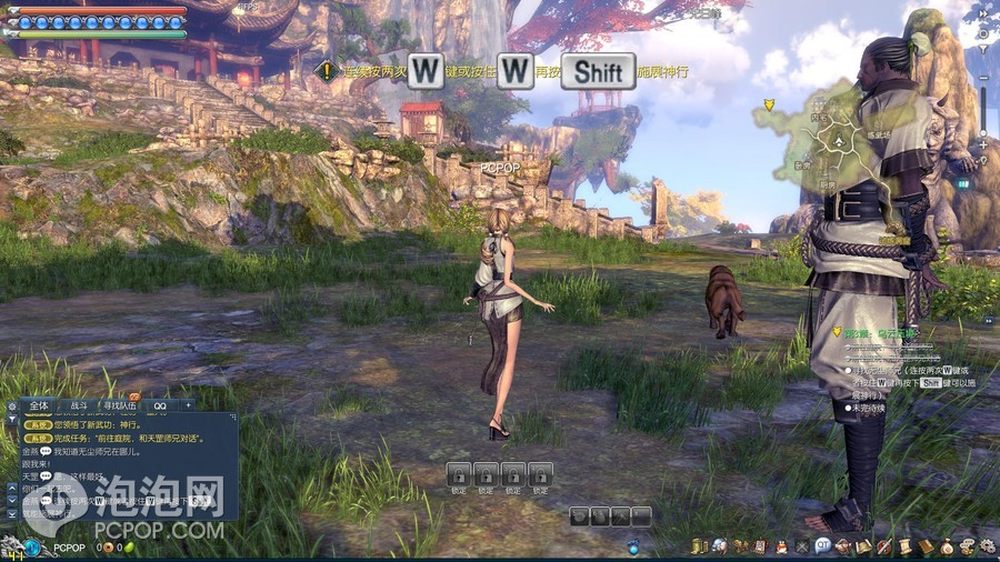Open the crossed swords icon
Image resolution: width=1000 pixels, height=562 pixels.
click(x=802, y=546)
